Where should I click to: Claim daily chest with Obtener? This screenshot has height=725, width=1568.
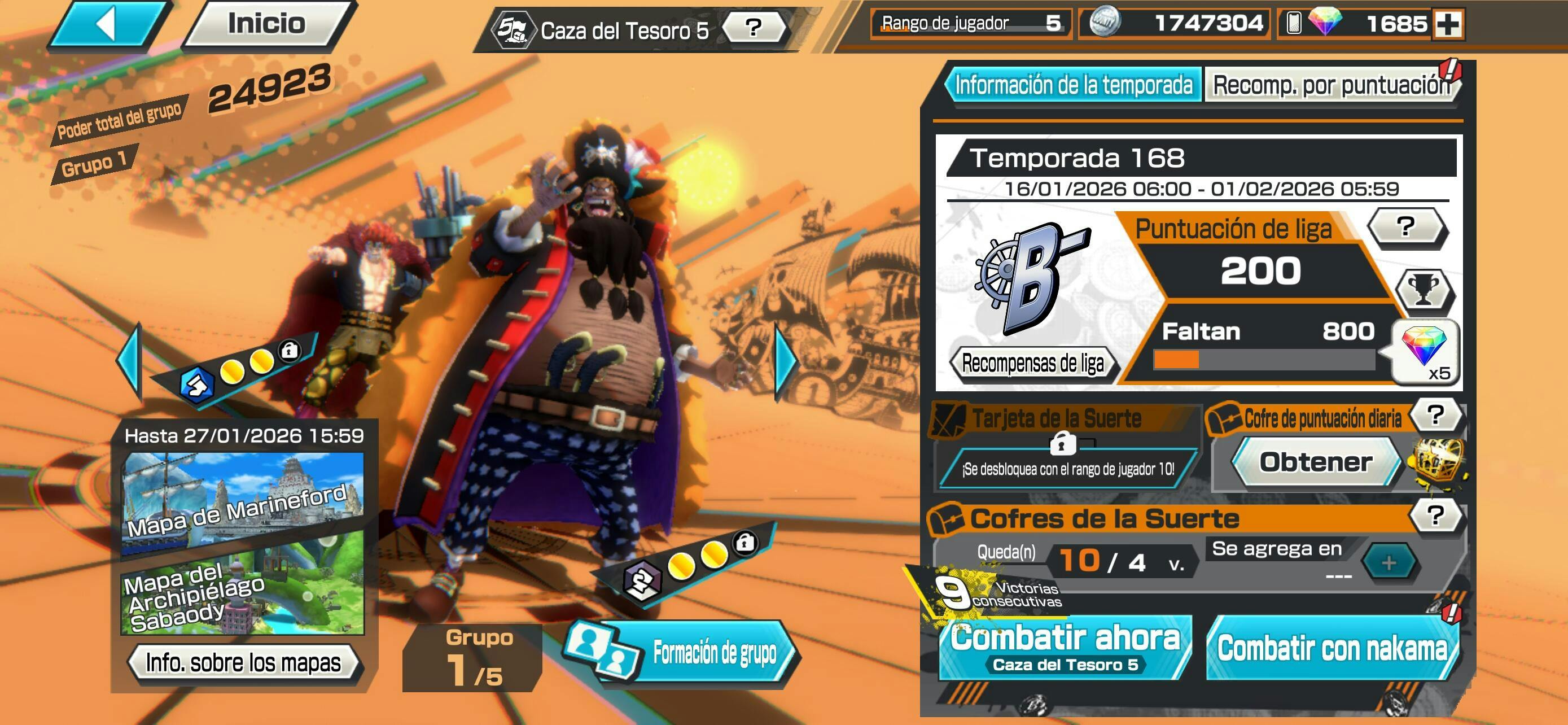tap(1315, 462)
